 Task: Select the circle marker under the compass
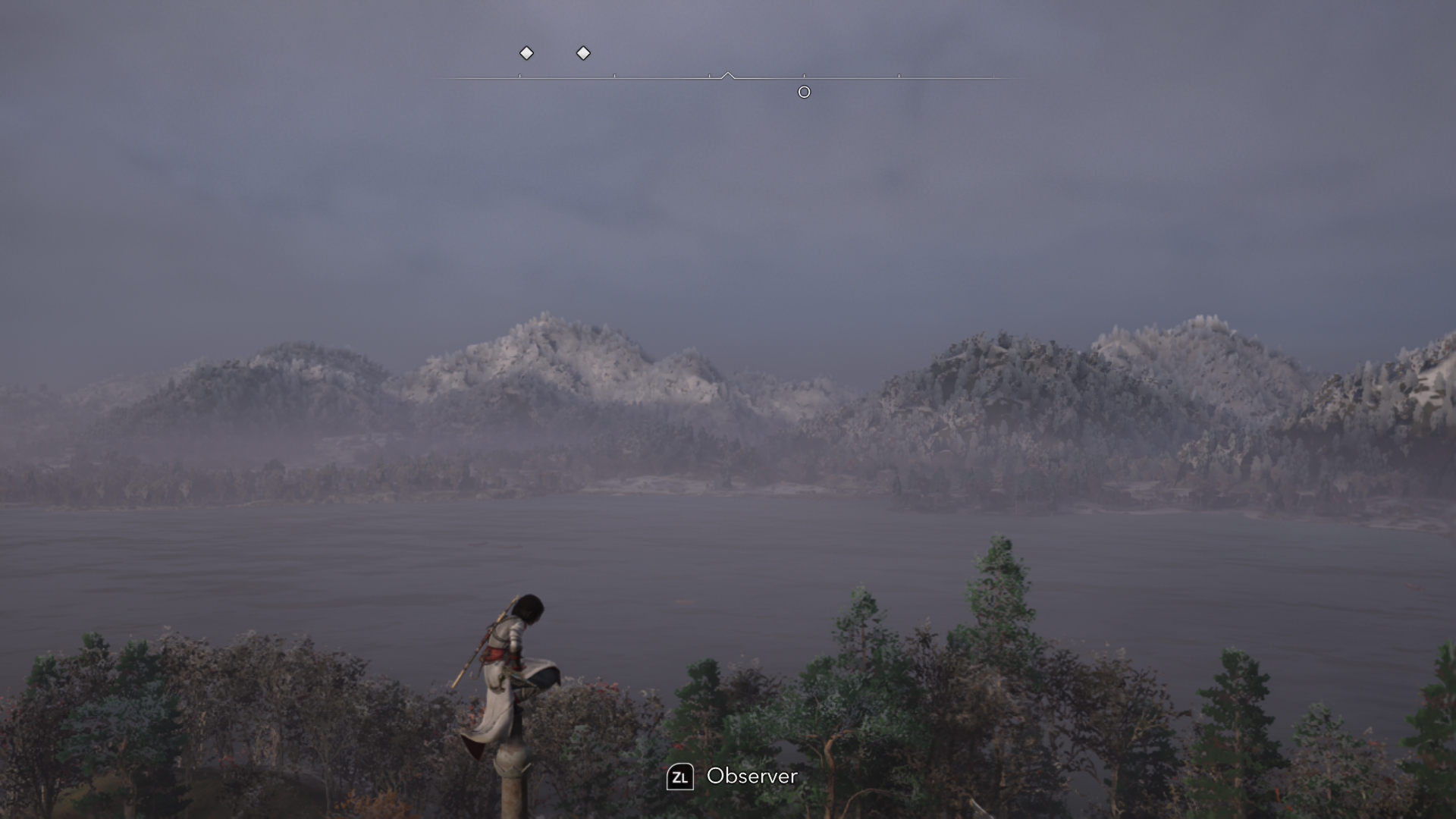[x=804, y=93]
